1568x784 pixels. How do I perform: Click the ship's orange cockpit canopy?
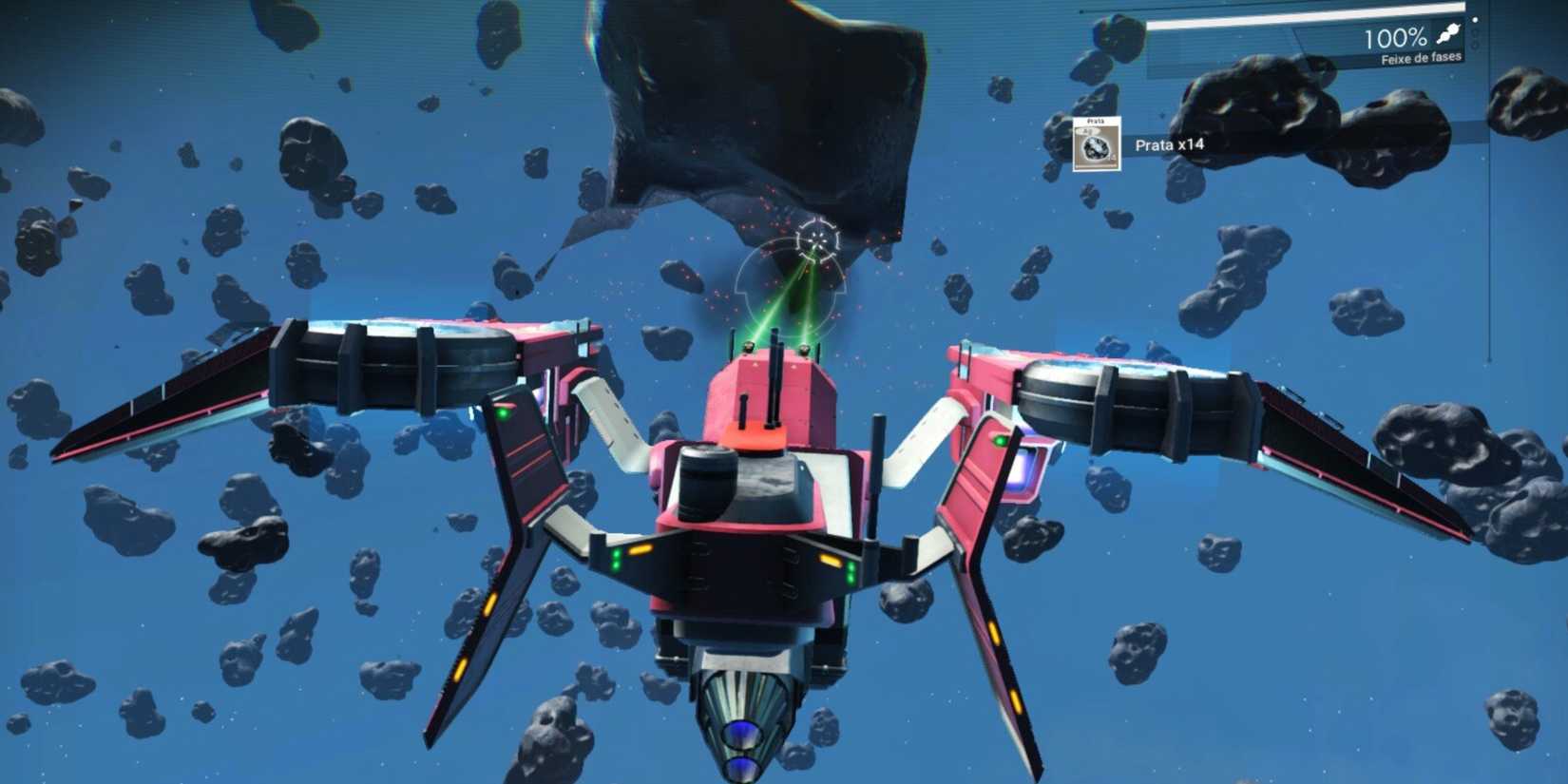(x=755, y=437)
